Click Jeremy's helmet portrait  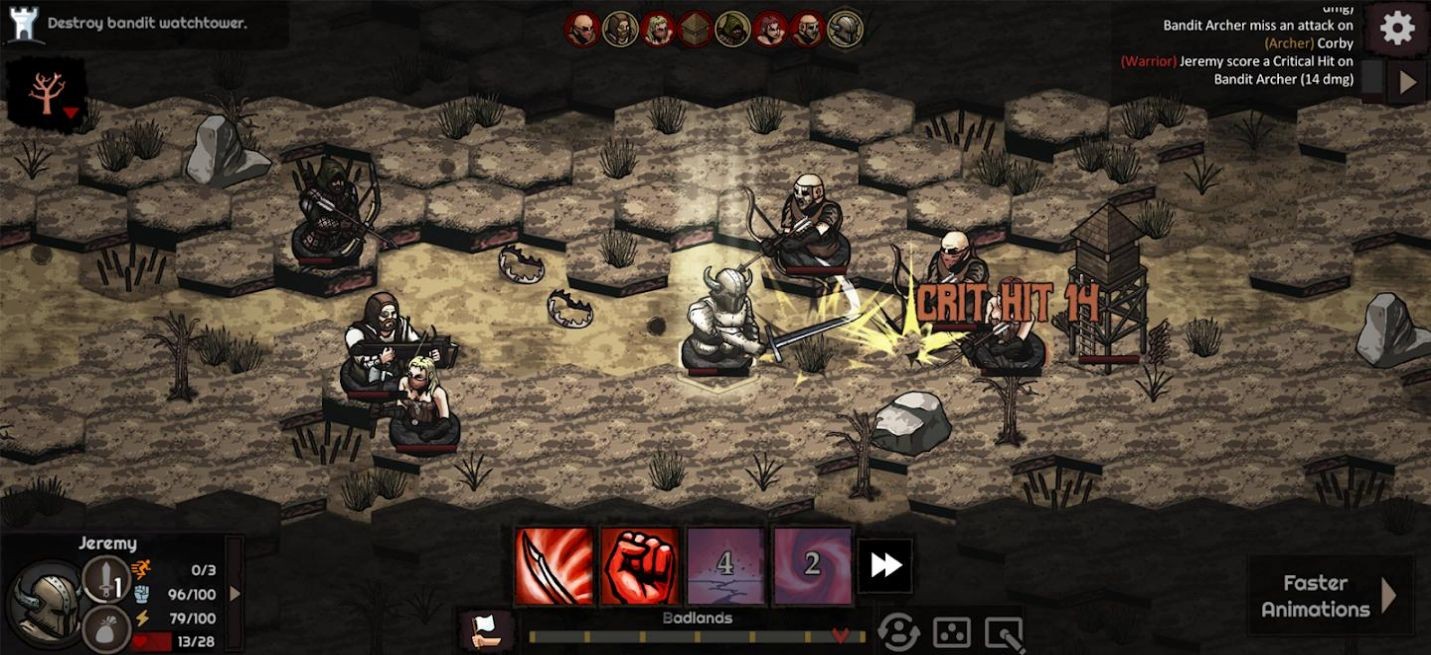(45, 601)
